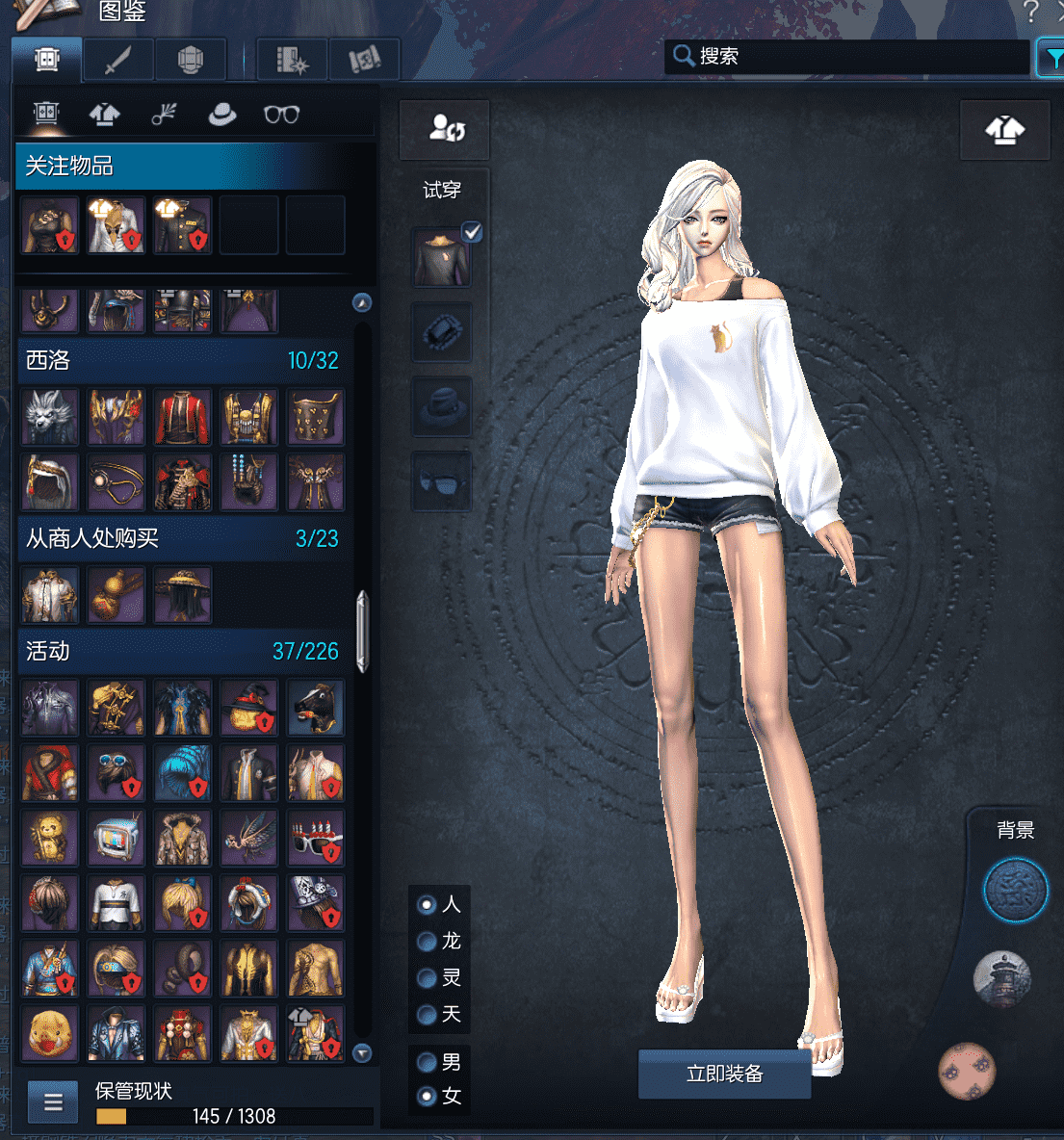Select the straw hat from 从商人处购买

point(183,595)
